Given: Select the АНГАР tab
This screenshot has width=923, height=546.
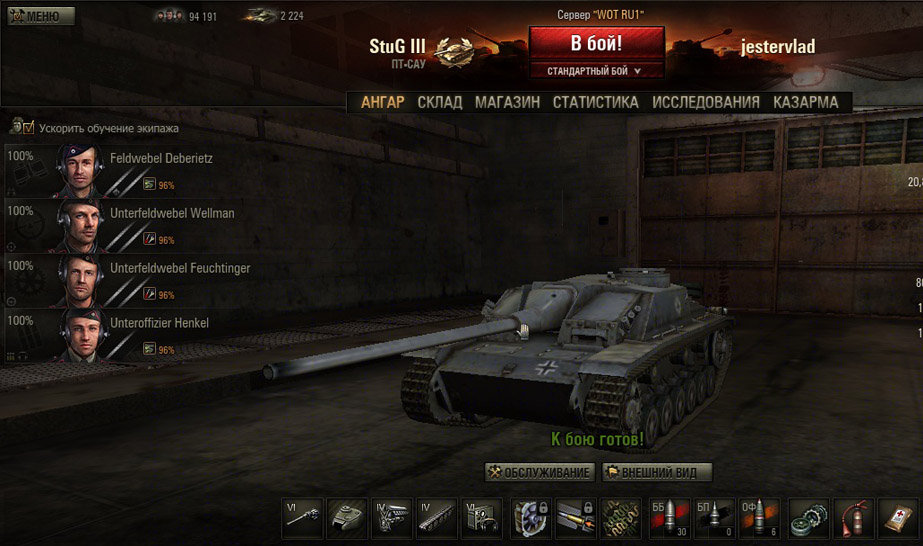Looking at the screenshot, I should [382, 102].
